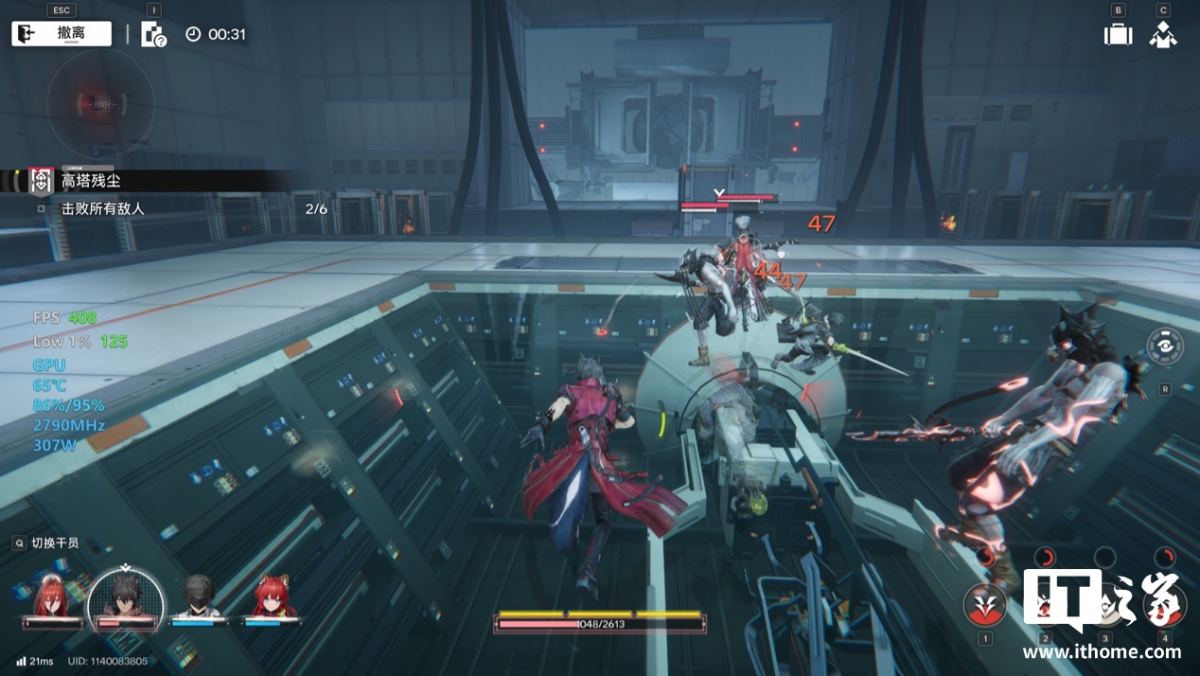The height and width of the screenshot is (676, 1200).
Task: Switch to red-haired operator with white headpiece
Action: tap(52, 599)
